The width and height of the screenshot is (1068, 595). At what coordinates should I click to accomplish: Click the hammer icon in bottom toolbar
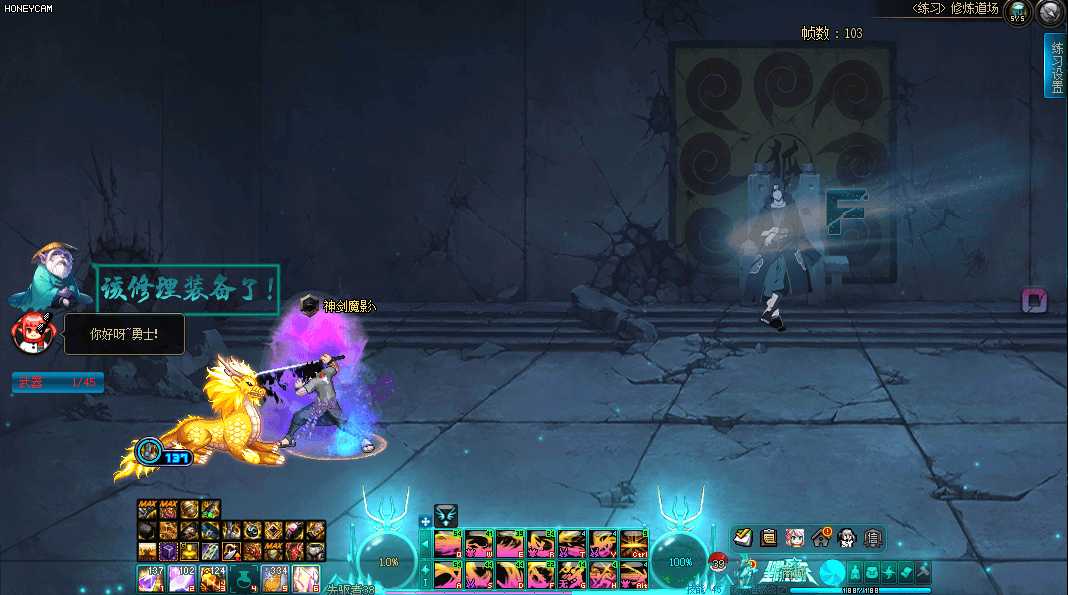click(x=923, y=571)
